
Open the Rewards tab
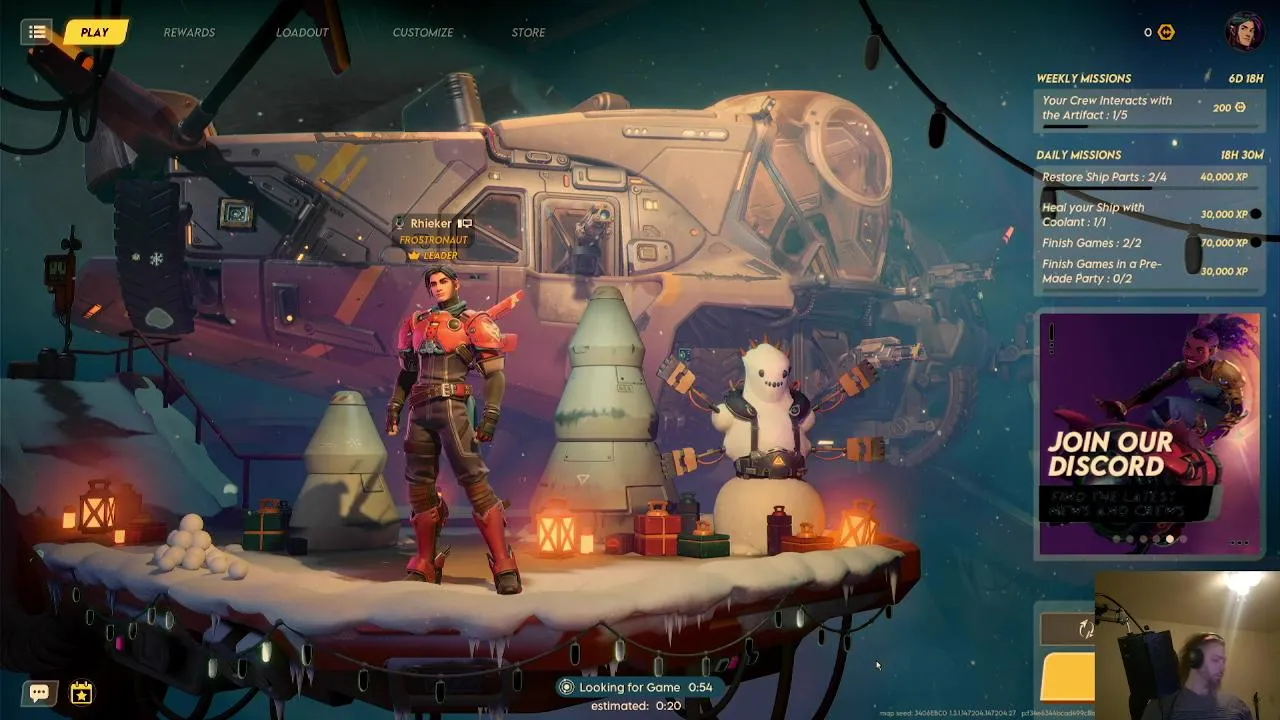pyautogui.click(x=189, y=32)
